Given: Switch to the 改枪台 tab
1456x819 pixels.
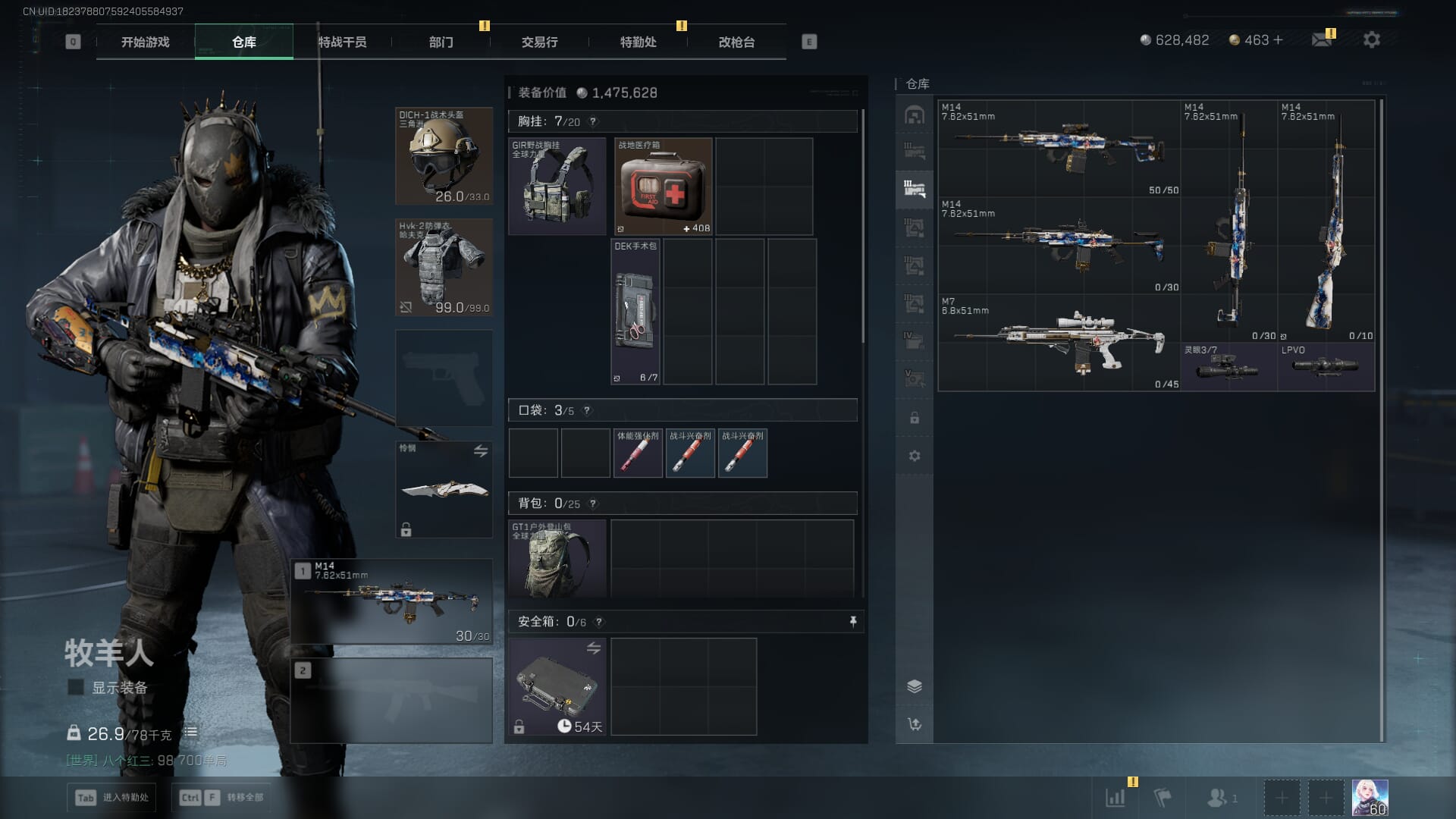Looking at the screenshot, I should (x=736, y=42).
